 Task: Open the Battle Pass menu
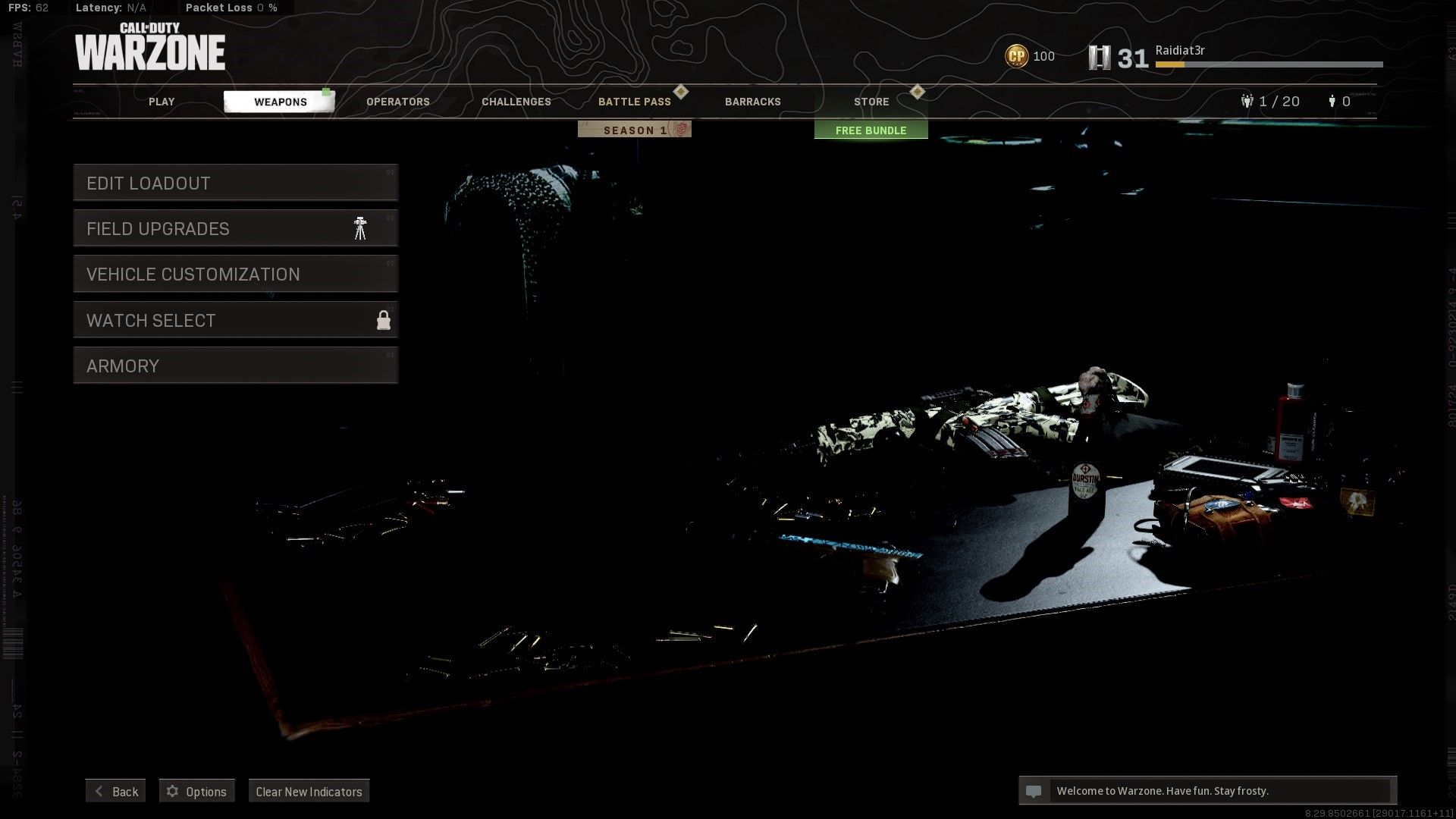pyautogui.click(x=635, y=101)
